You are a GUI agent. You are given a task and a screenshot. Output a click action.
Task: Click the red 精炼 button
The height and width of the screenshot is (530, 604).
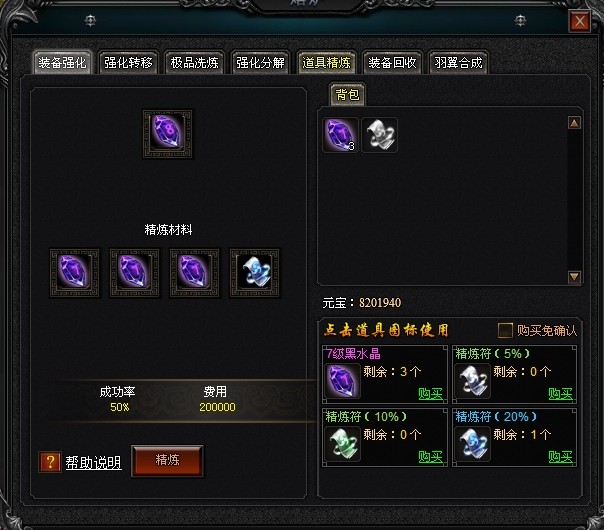pos(167,460)
